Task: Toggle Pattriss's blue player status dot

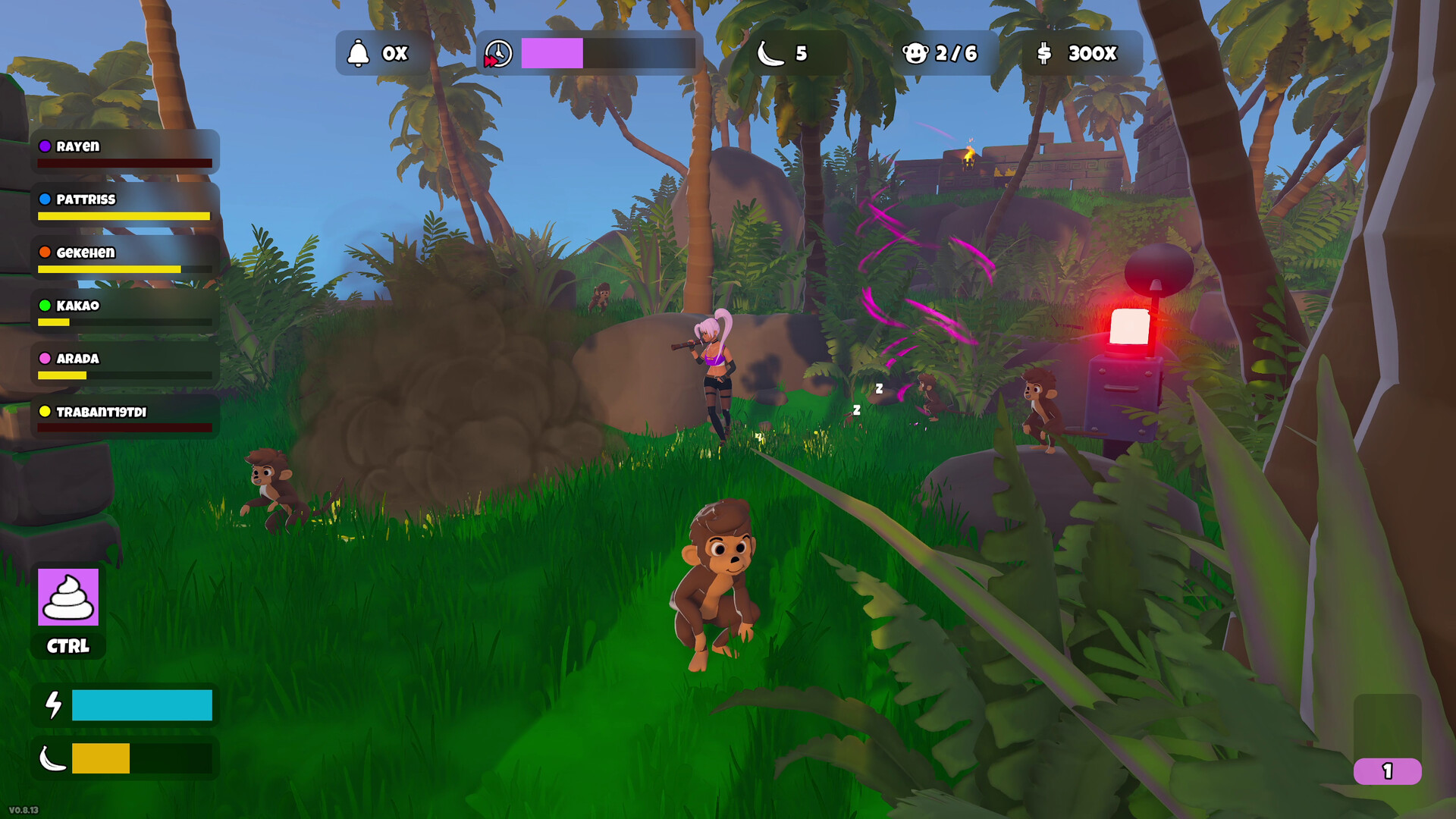Action: (45, 199)
